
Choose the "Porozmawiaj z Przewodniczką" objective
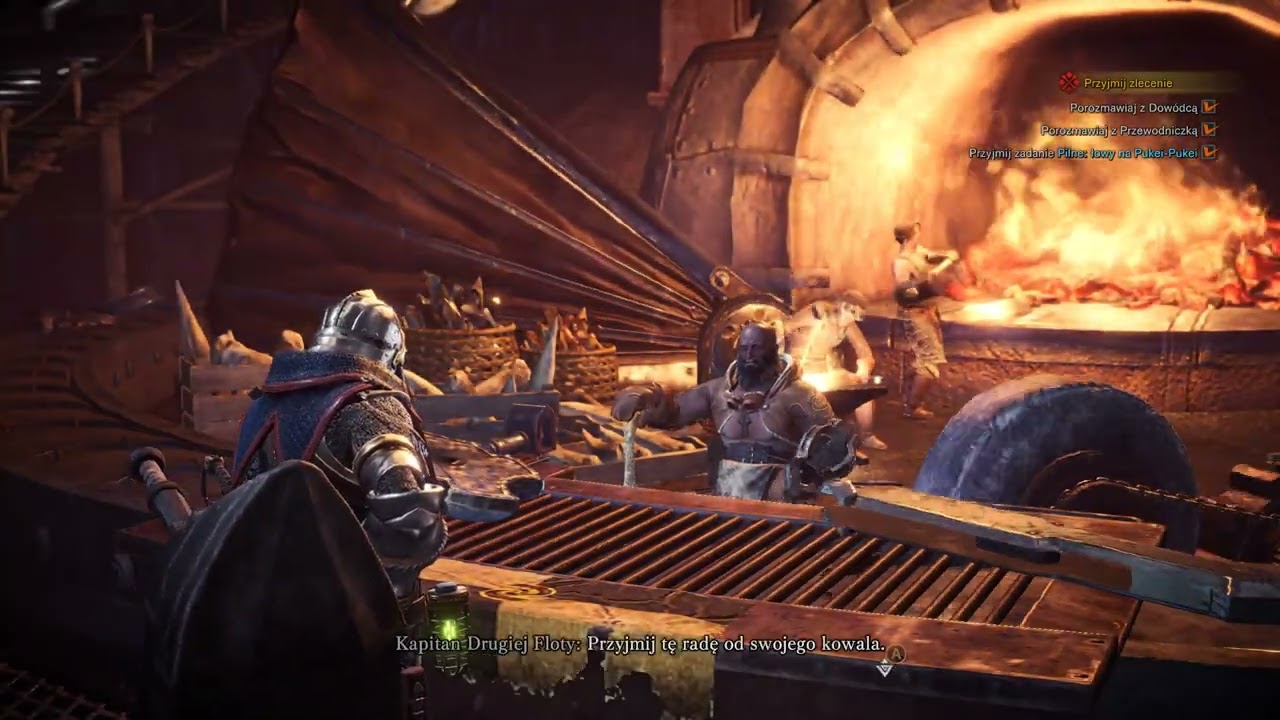point(1118,130)
